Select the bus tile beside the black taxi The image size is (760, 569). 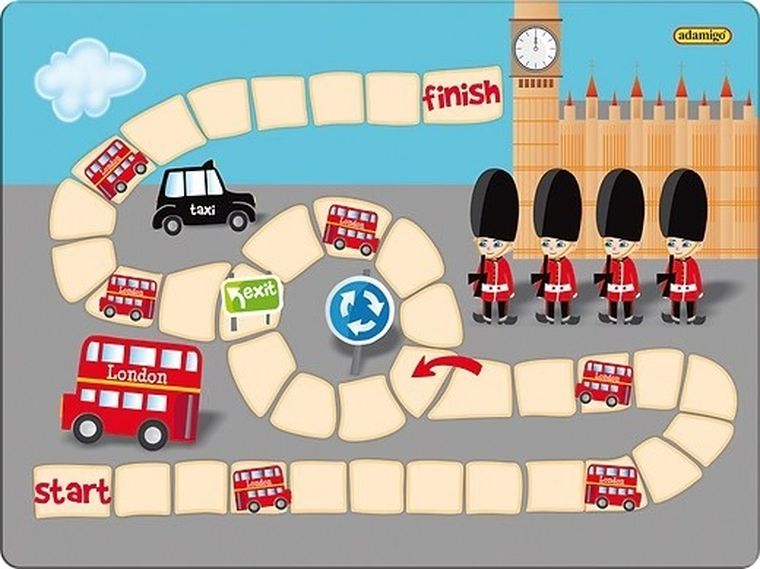pos(117,168)
